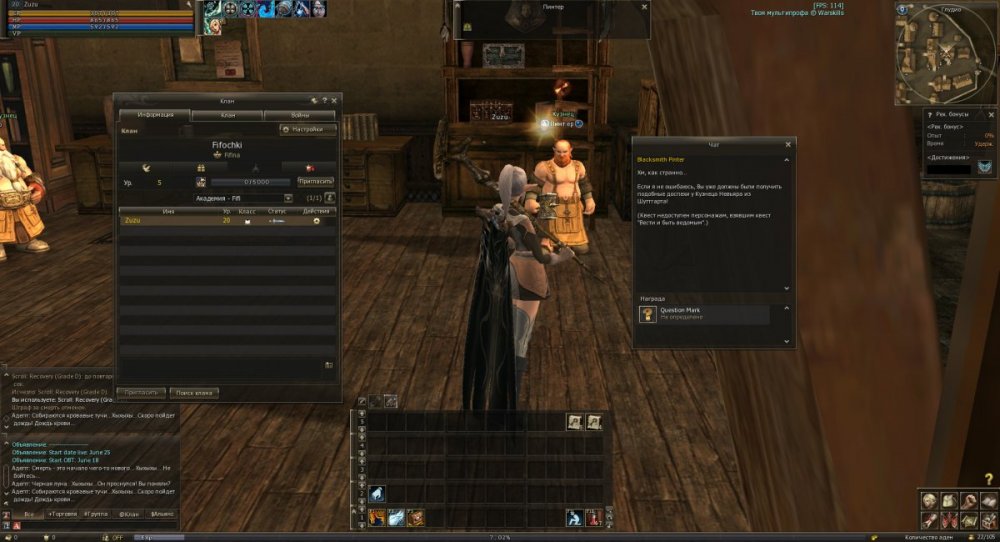Open the Группа chat tab
This screenshot has height=542, width=1000.
tap(96, 513)
